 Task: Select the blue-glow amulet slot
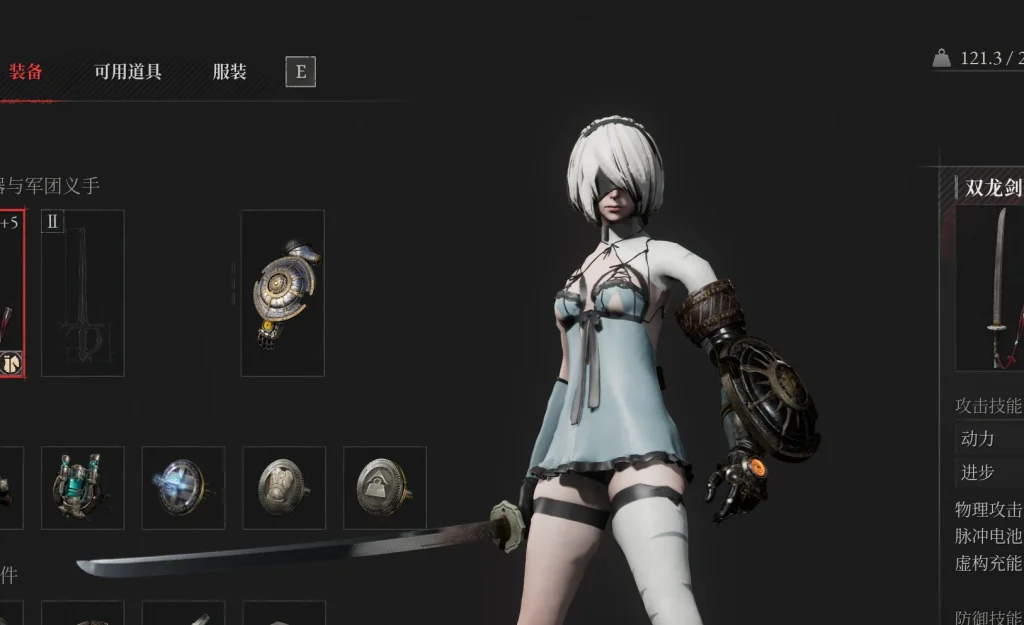point(183,487)
